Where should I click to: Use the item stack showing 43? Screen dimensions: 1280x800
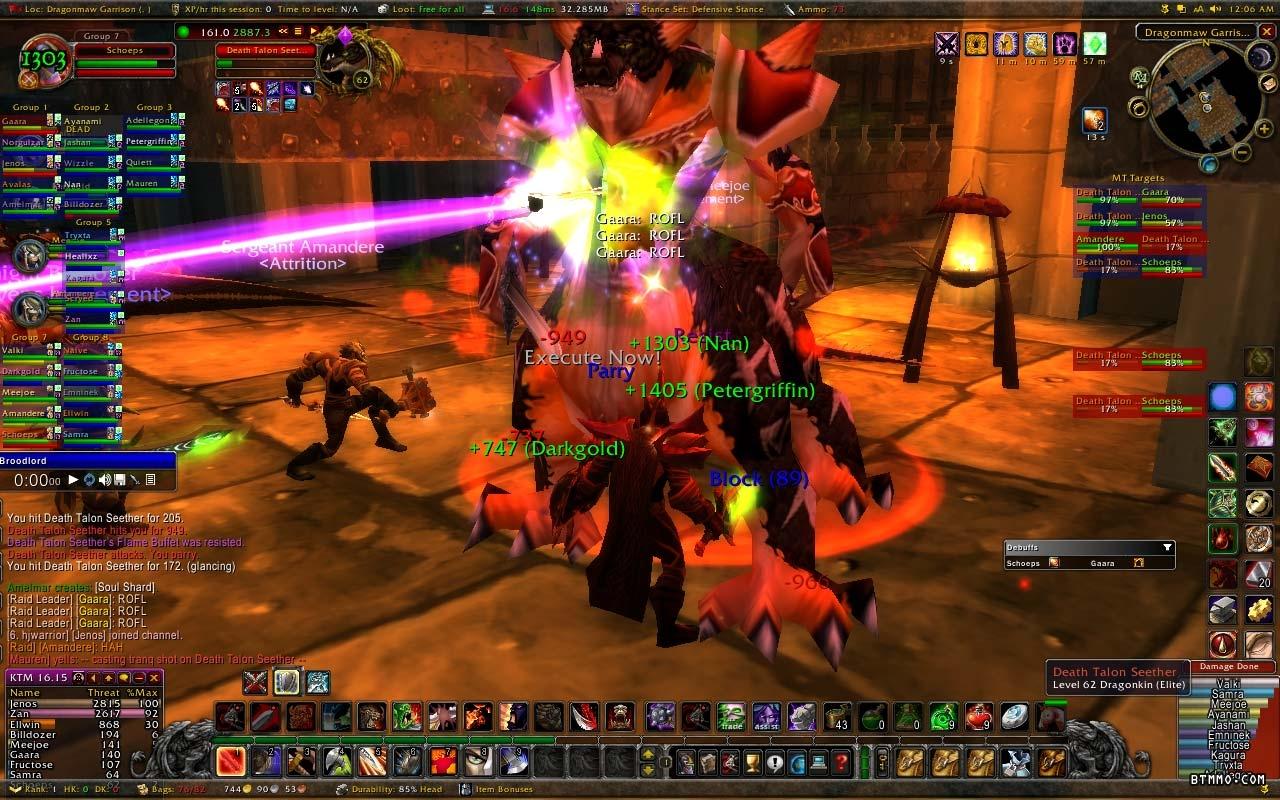point(837,717)
